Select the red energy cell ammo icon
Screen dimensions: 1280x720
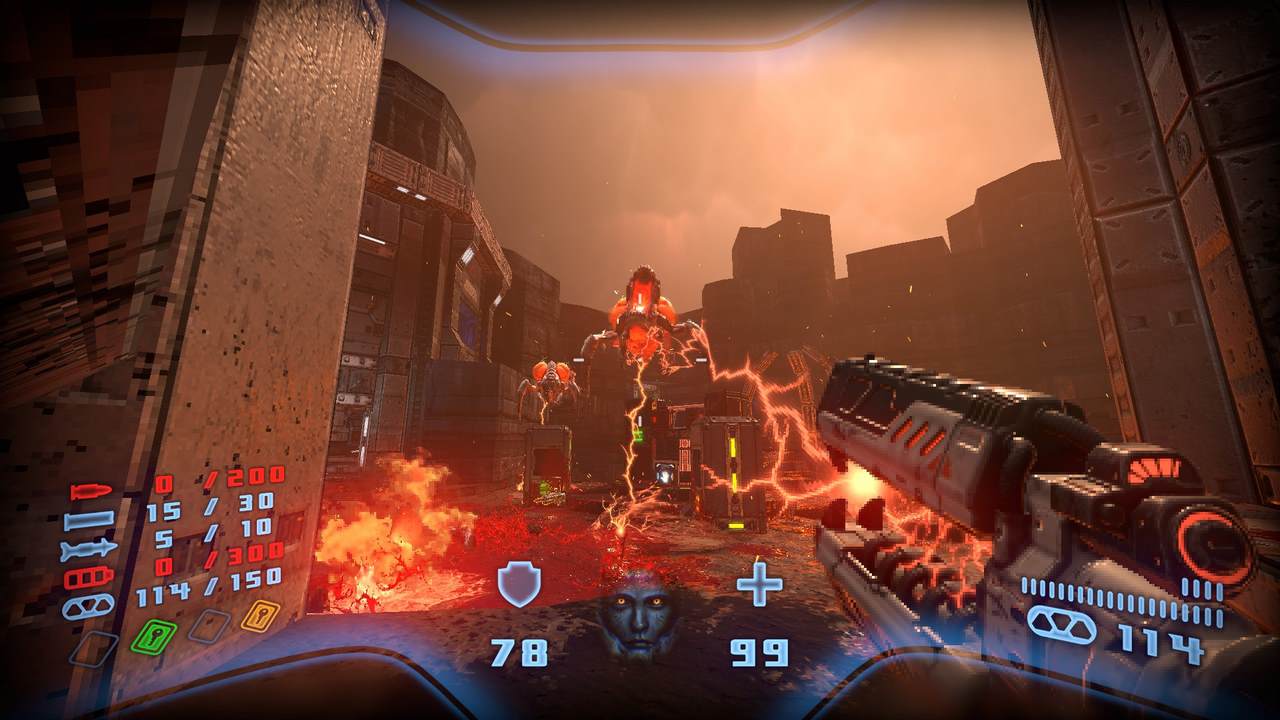click(x=89, y=577)
